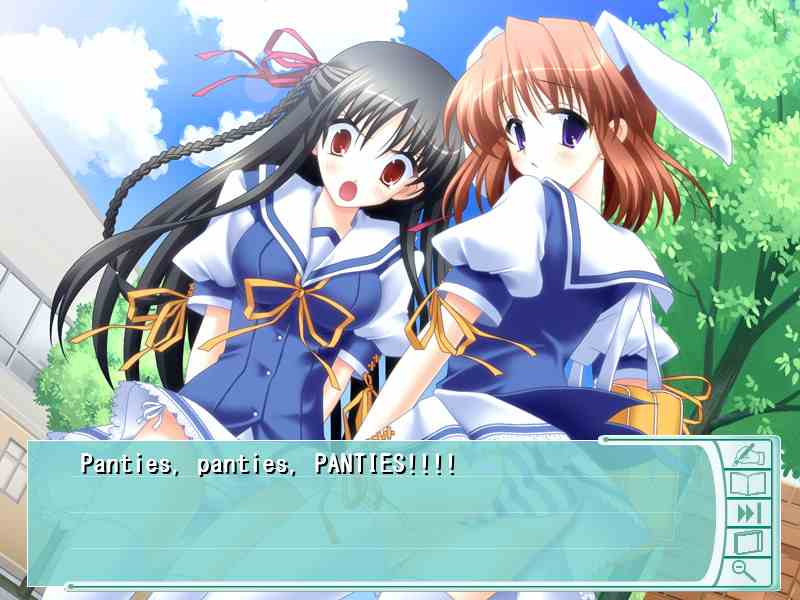Select the closed-book icon
This screenshot has height=600, width=800.
coord(748,543)
